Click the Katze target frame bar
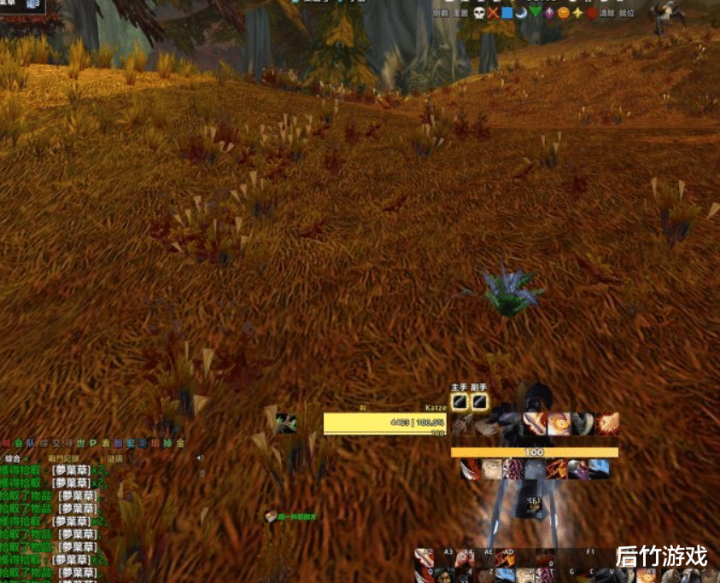The height and width of the screenshot is (583, 720). click(x=385, y=422)
